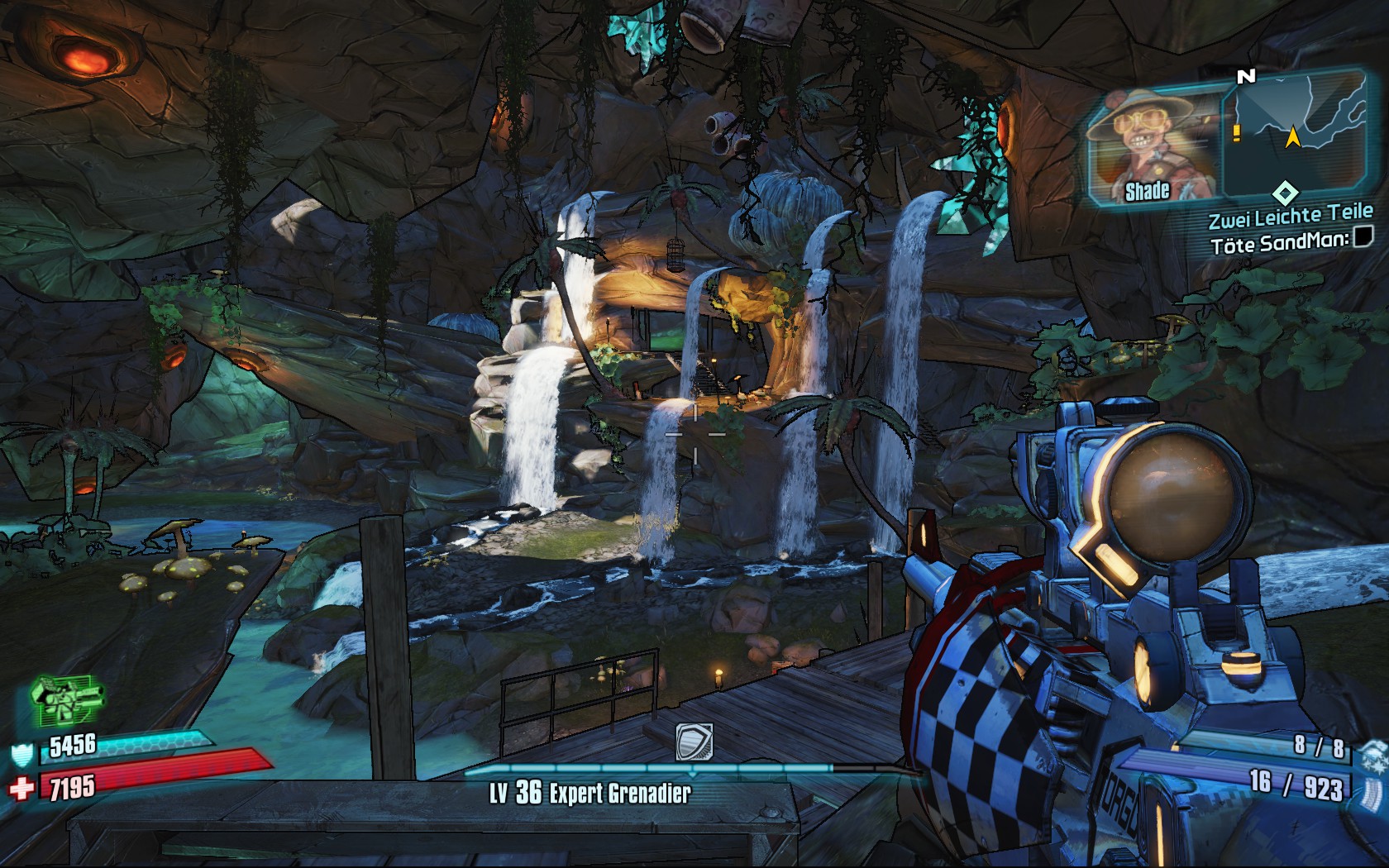Select the diamond waypoint marker under the minimap
The height and width of the screenshot is (868, 1389).
pos(1284,194)
